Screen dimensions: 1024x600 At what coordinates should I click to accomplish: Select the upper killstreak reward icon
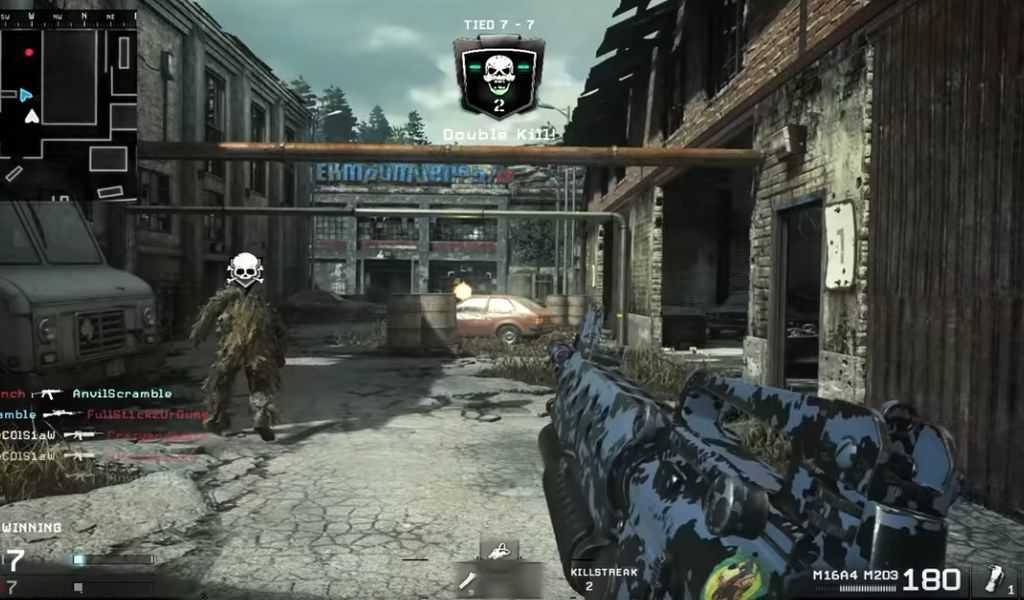point(499,549)
